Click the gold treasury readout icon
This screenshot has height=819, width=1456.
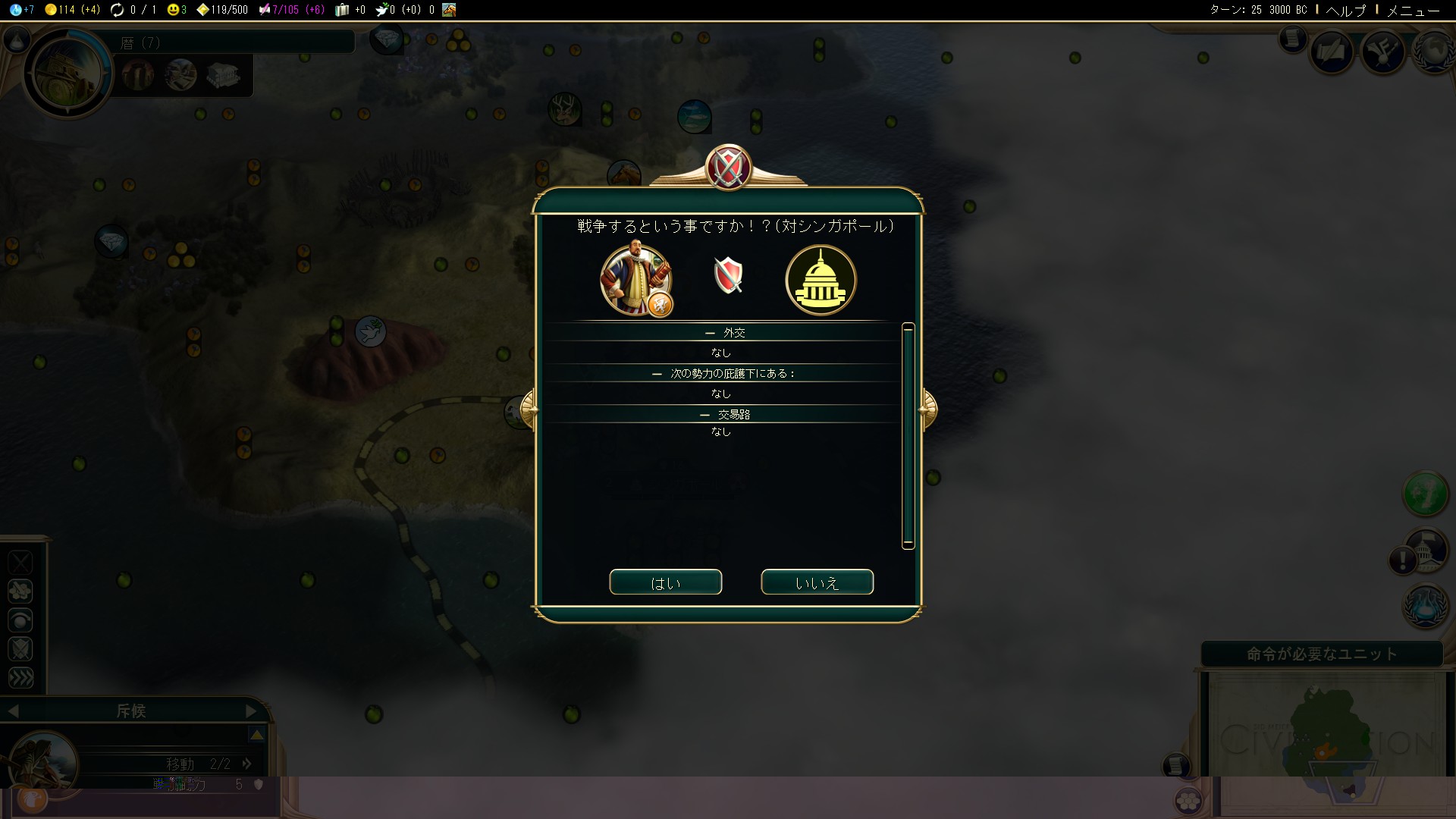tap(51, 10)
